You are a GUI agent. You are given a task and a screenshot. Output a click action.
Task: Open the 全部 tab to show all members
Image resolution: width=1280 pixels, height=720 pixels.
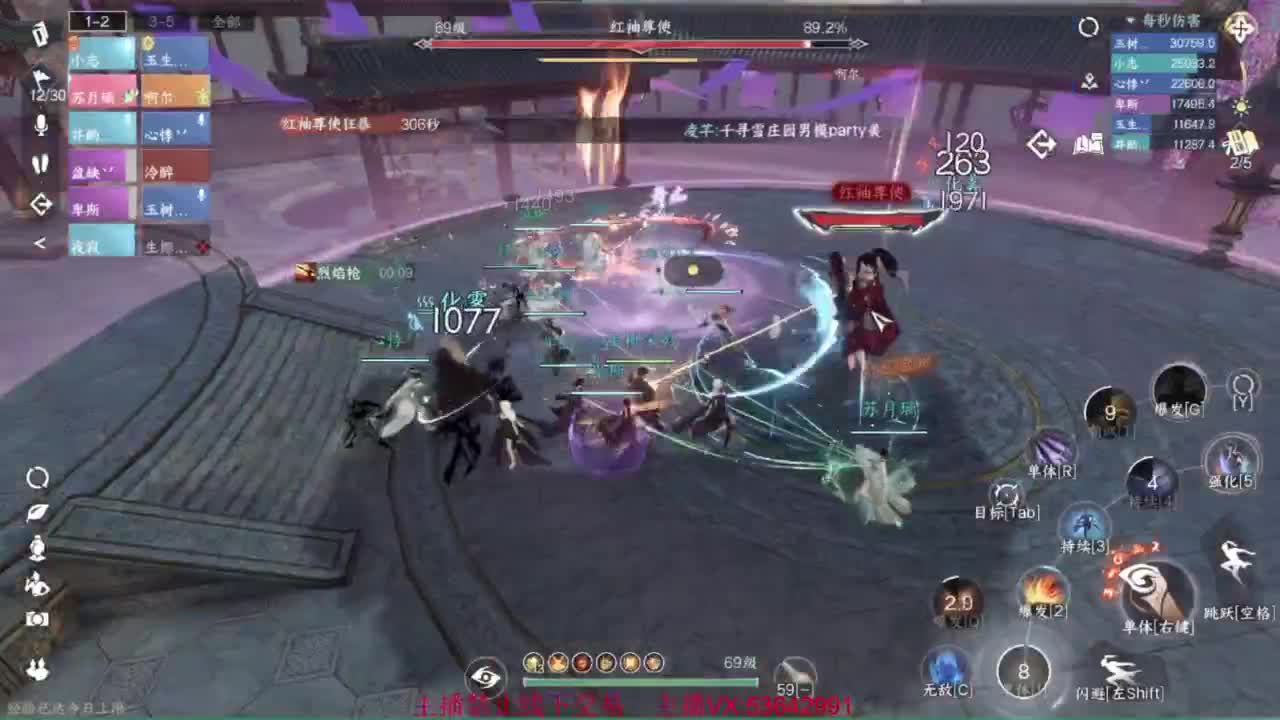[221, 21]
